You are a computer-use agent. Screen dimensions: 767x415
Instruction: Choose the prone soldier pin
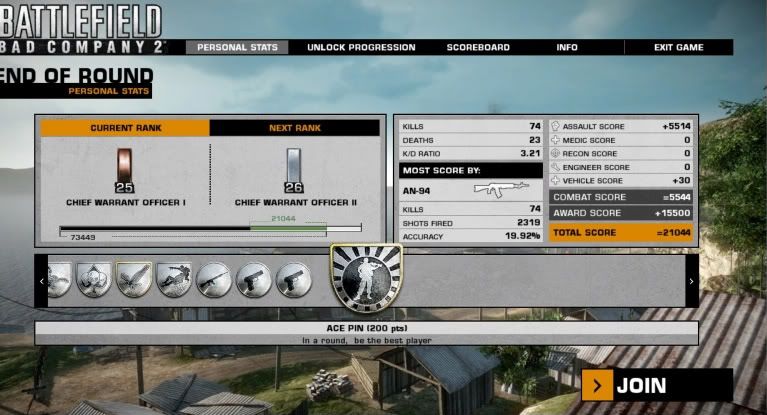pos(174,281)
